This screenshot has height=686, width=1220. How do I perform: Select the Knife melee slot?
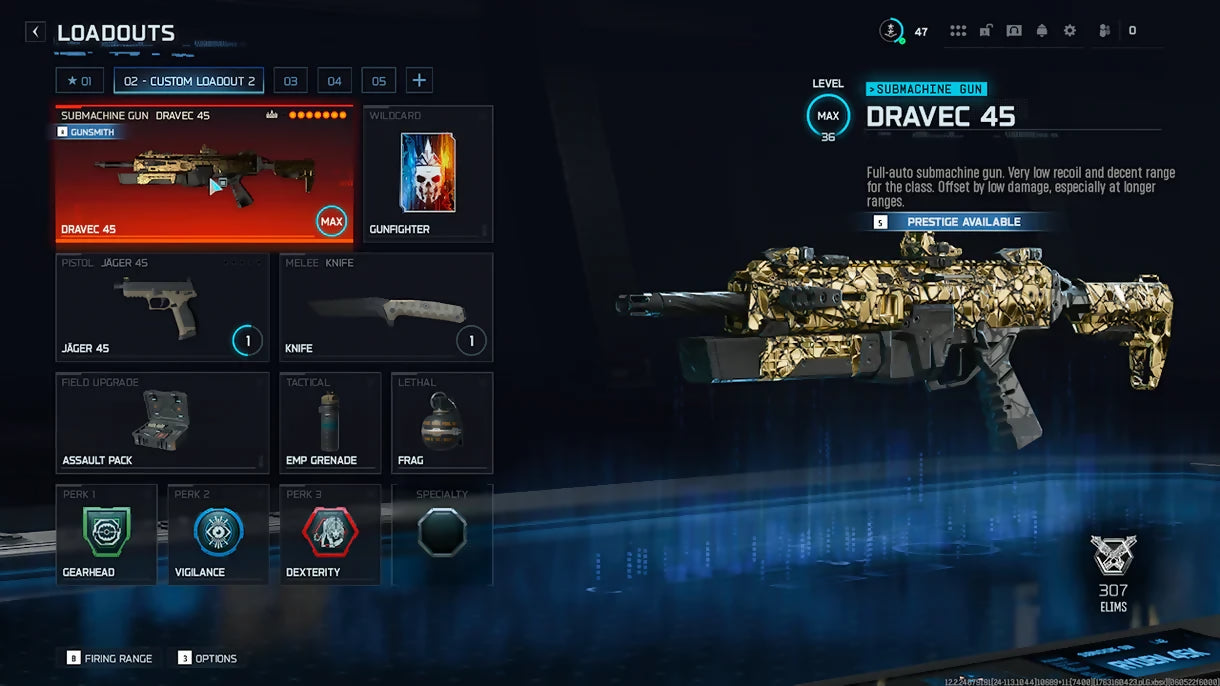click(x=385, y=307)
